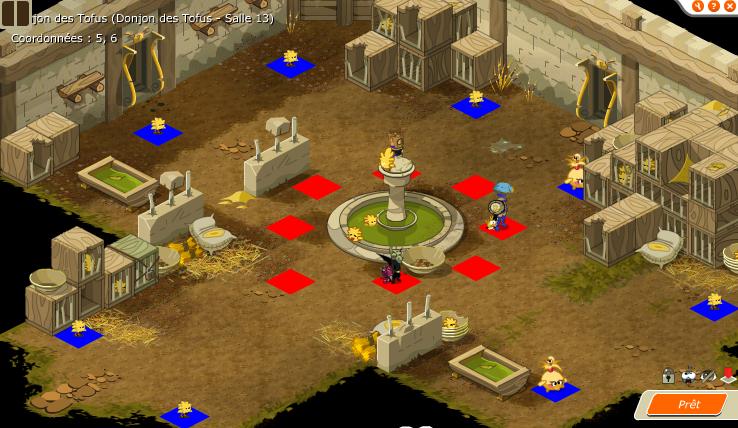The image size is (738, 428).
Task: Toggle the crossed-out eye spectator icon
Action: 708,376
